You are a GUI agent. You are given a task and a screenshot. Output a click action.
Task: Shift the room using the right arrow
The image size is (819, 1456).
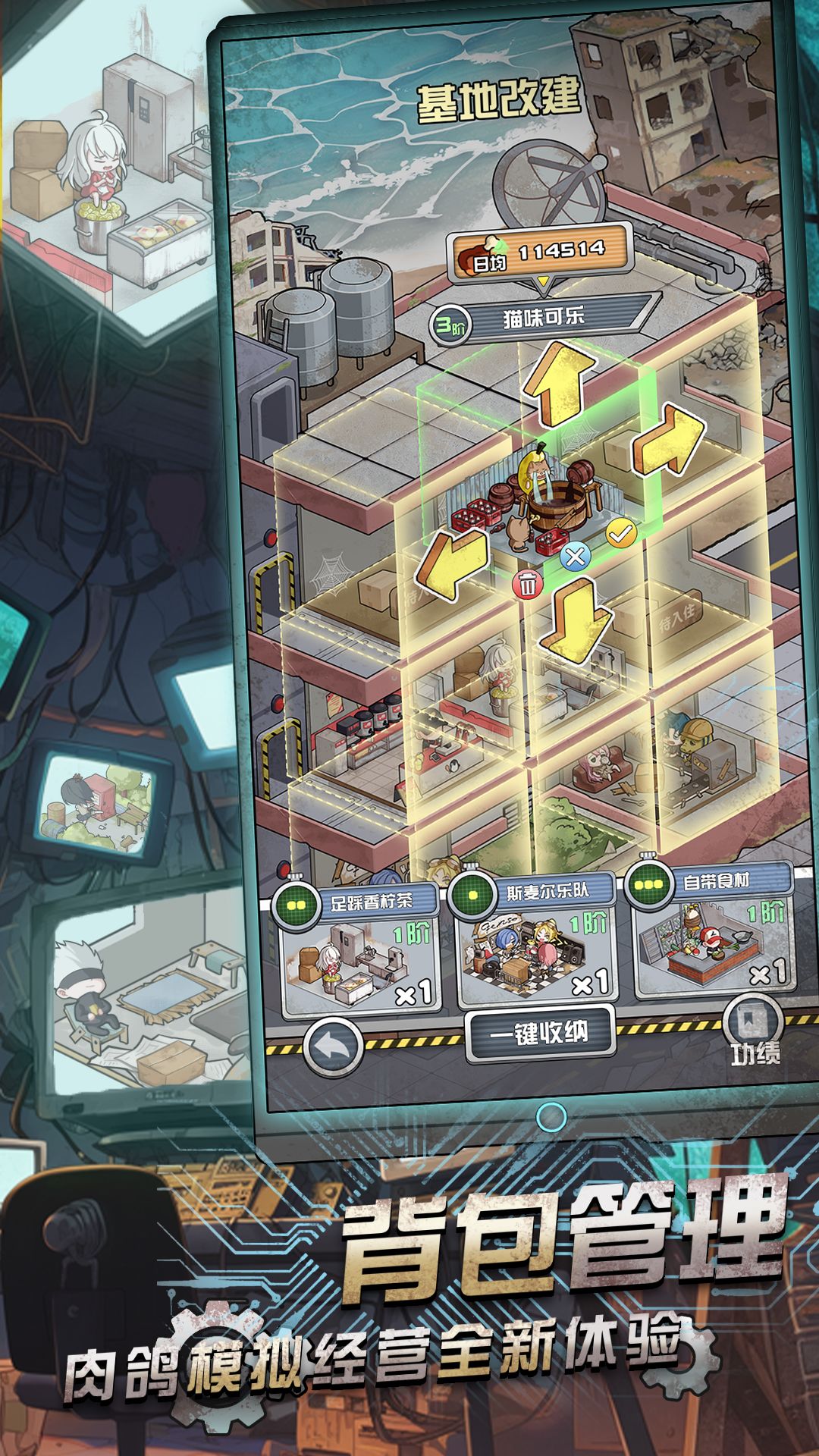(x=670, y=441)
